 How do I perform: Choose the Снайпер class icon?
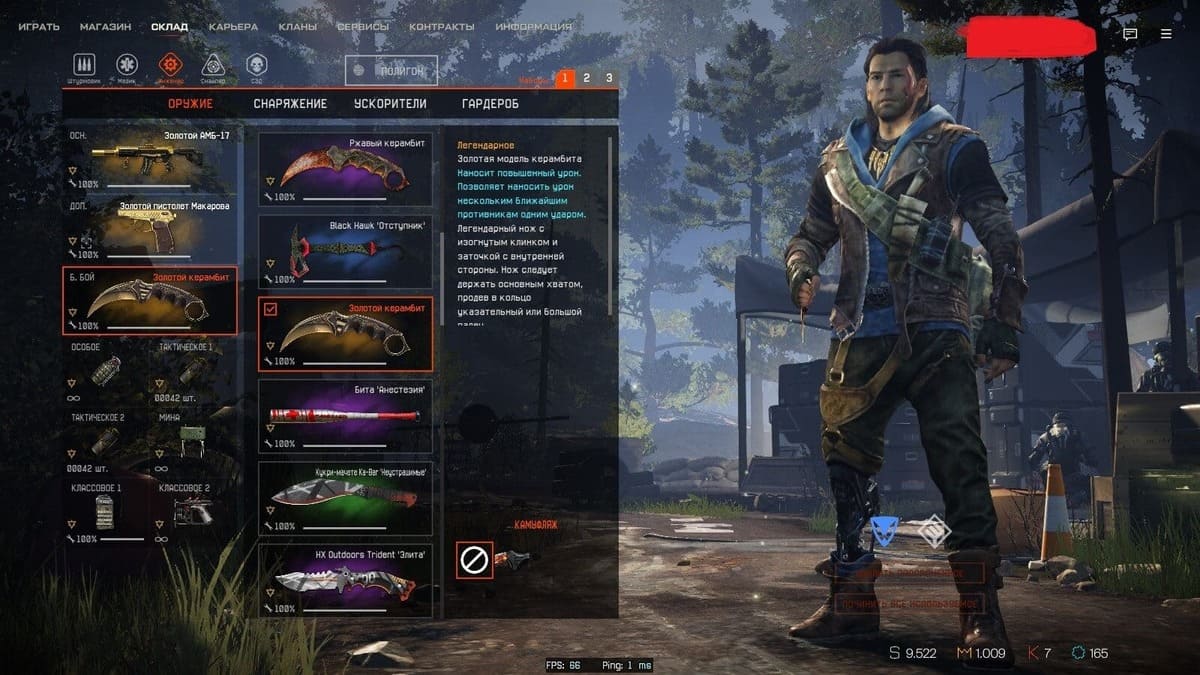213,67
